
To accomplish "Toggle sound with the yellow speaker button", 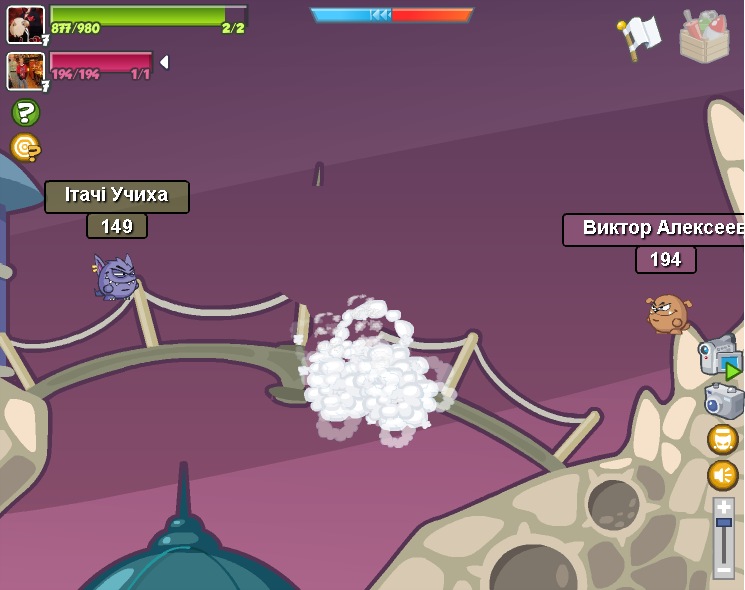I will (722, 474).
